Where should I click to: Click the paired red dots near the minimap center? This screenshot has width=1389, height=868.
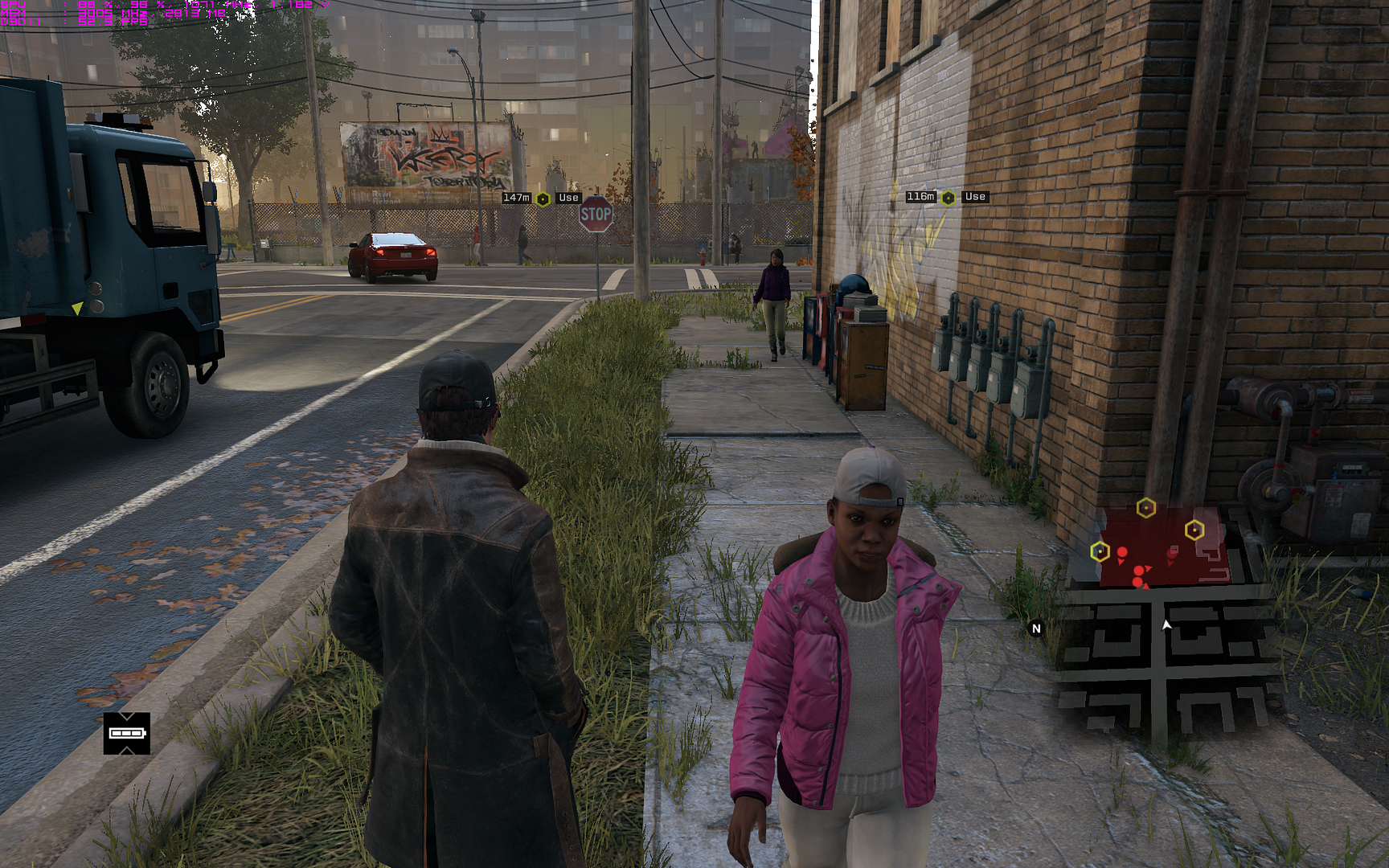tap(1138, 575)
